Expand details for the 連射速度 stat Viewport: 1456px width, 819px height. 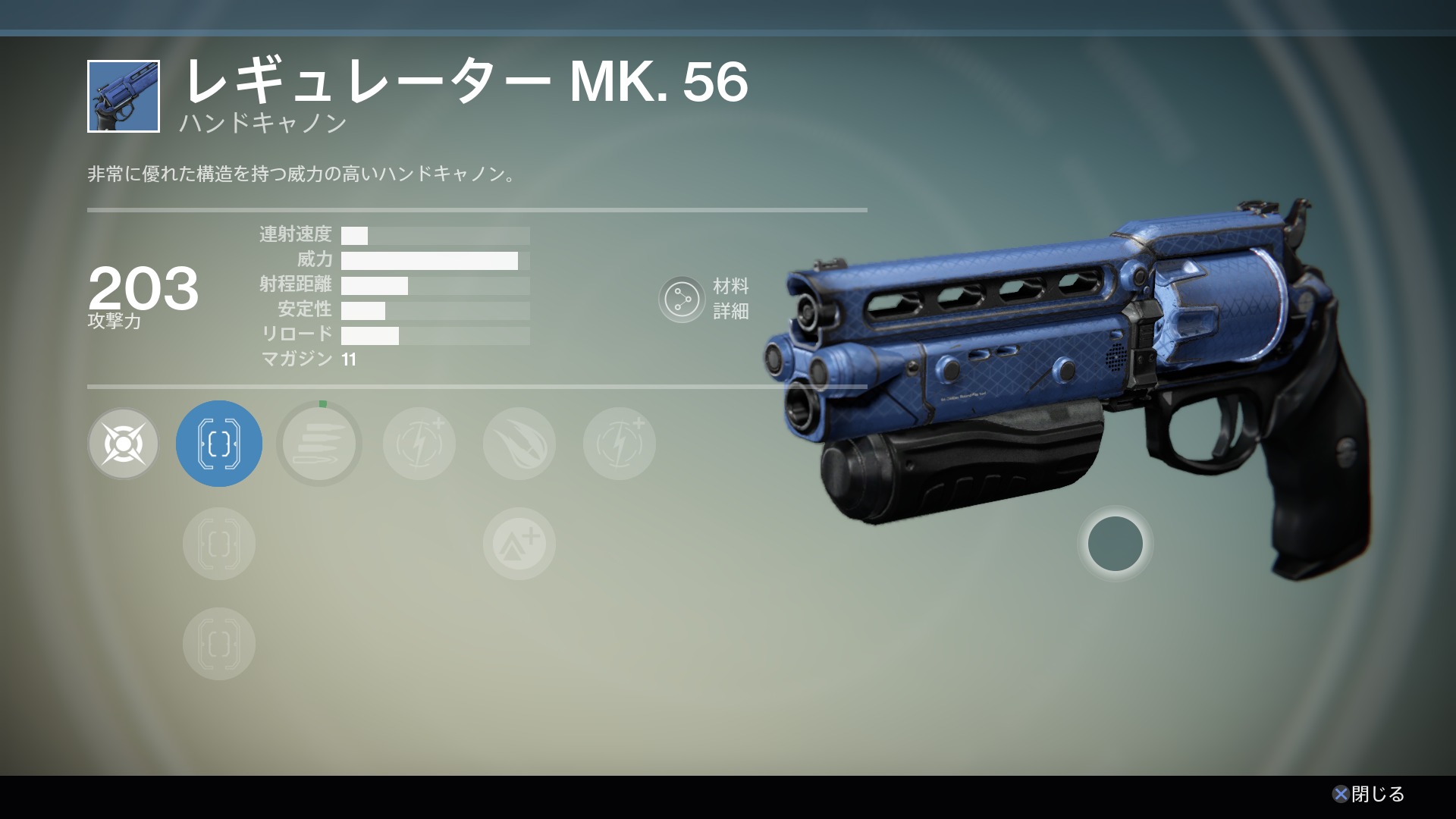(436, 235)
